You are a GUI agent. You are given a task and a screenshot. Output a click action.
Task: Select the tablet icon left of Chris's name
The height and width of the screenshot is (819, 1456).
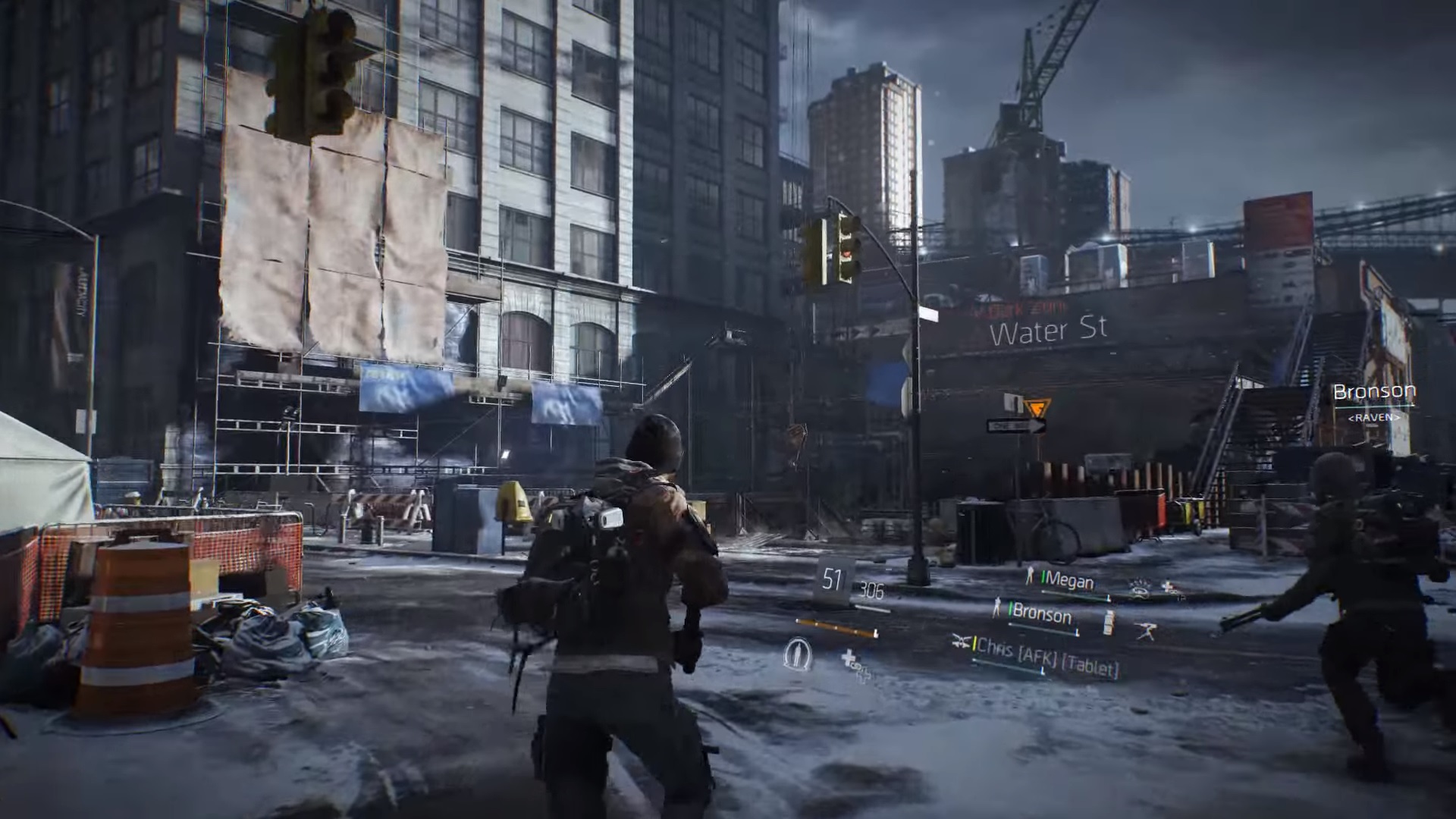pyautogui.click(x=962, y=643)
